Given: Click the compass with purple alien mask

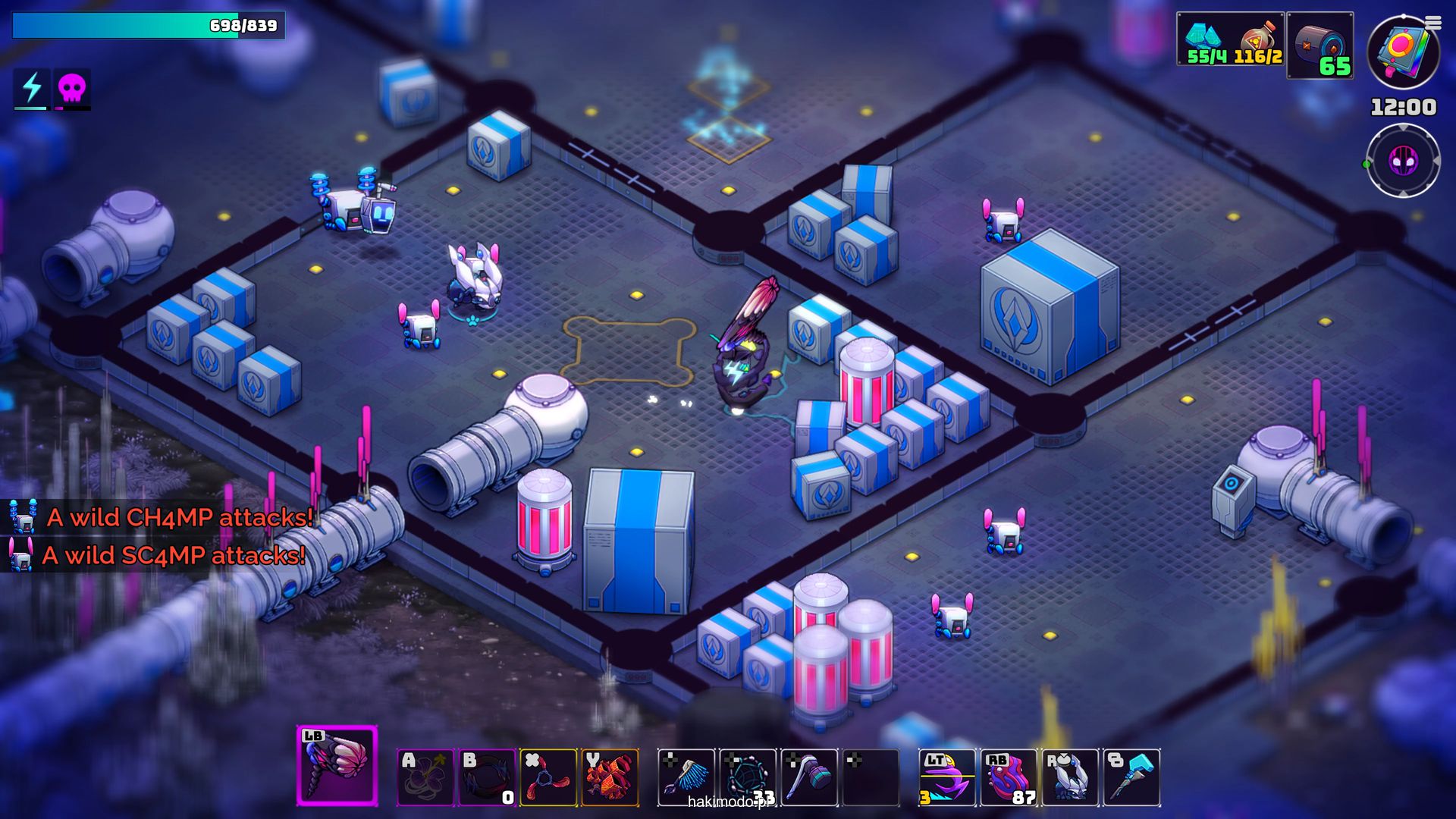Looking at the screenshot, I should [x=1403, y=161].
